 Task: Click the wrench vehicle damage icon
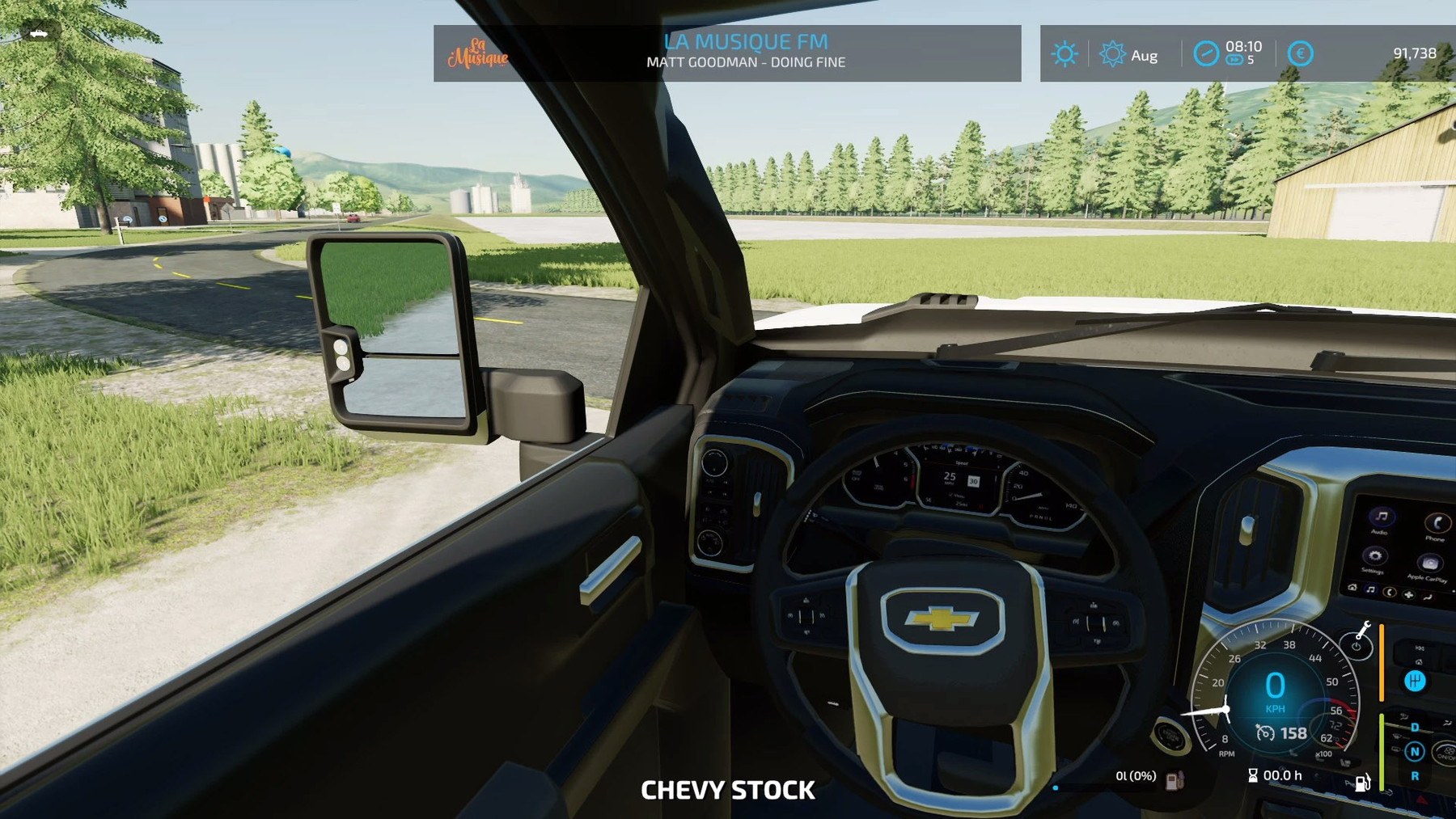(x=1364, y=628)
